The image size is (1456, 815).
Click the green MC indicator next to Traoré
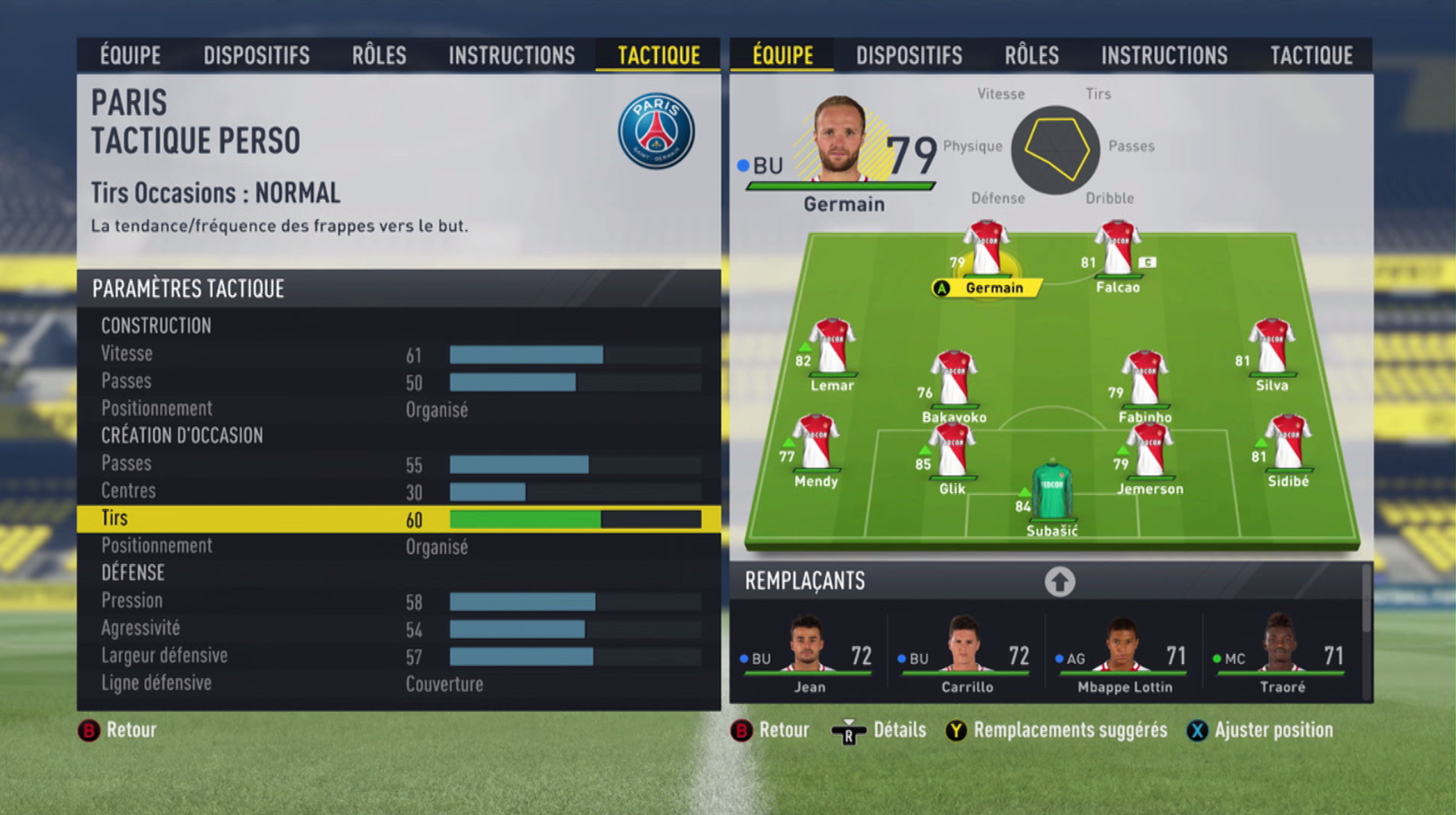[1221, 658]
